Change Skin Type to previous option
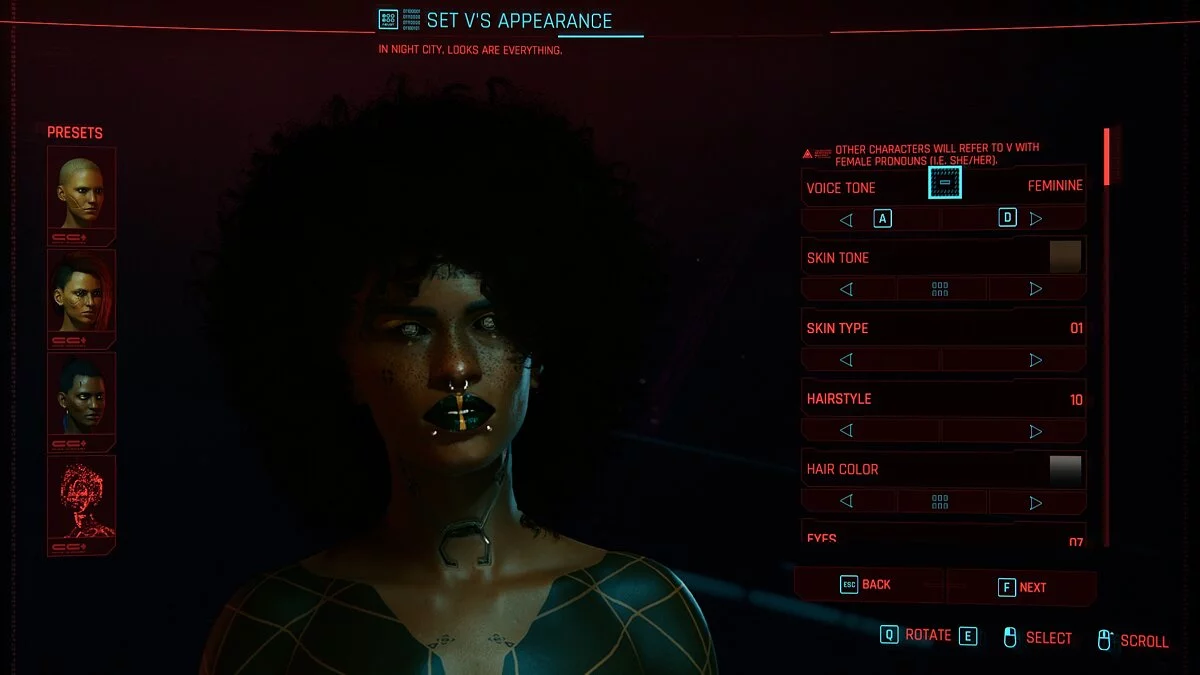 coord(846,360)
